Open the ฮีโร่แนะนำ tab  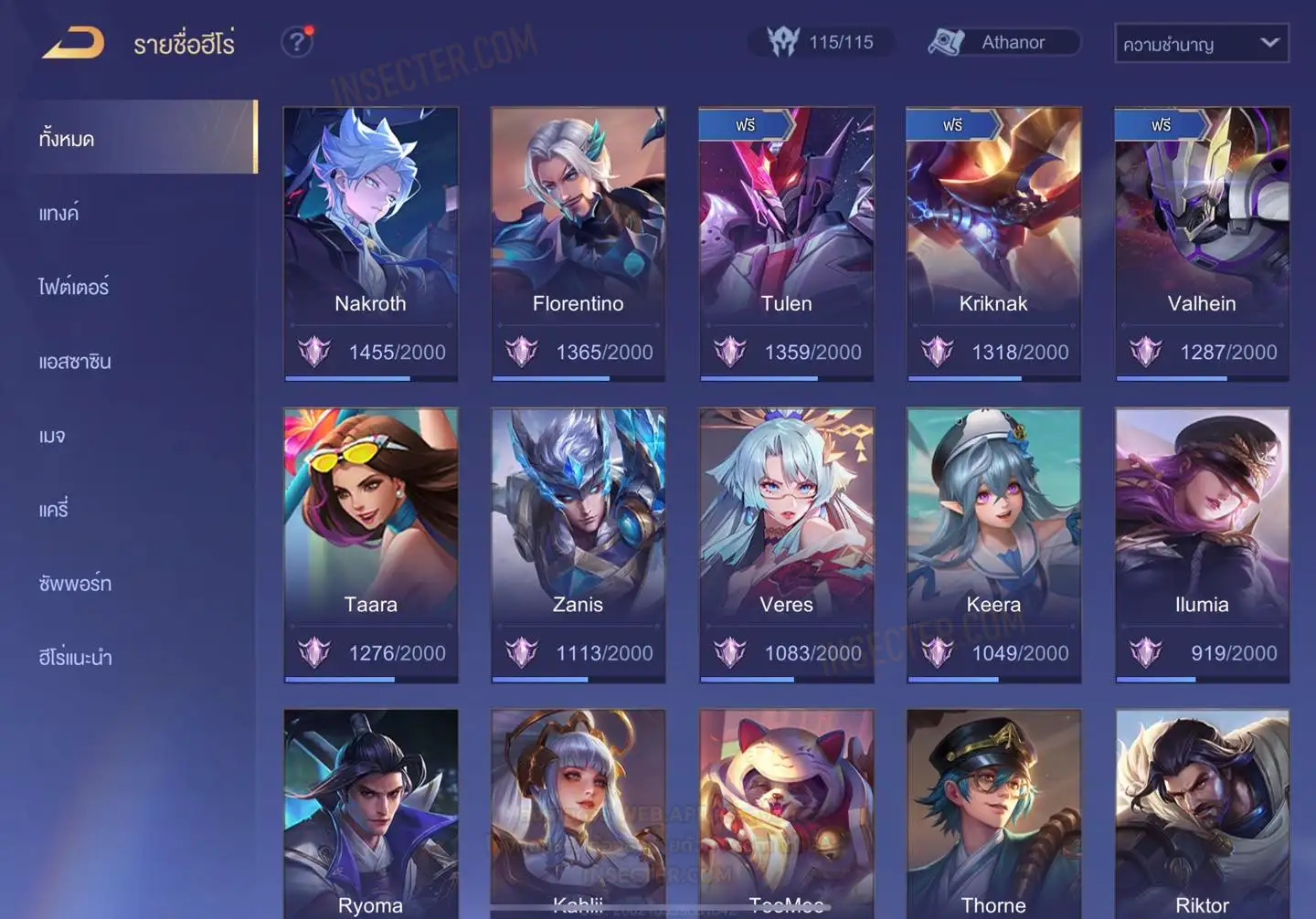(x=75, y=658)
